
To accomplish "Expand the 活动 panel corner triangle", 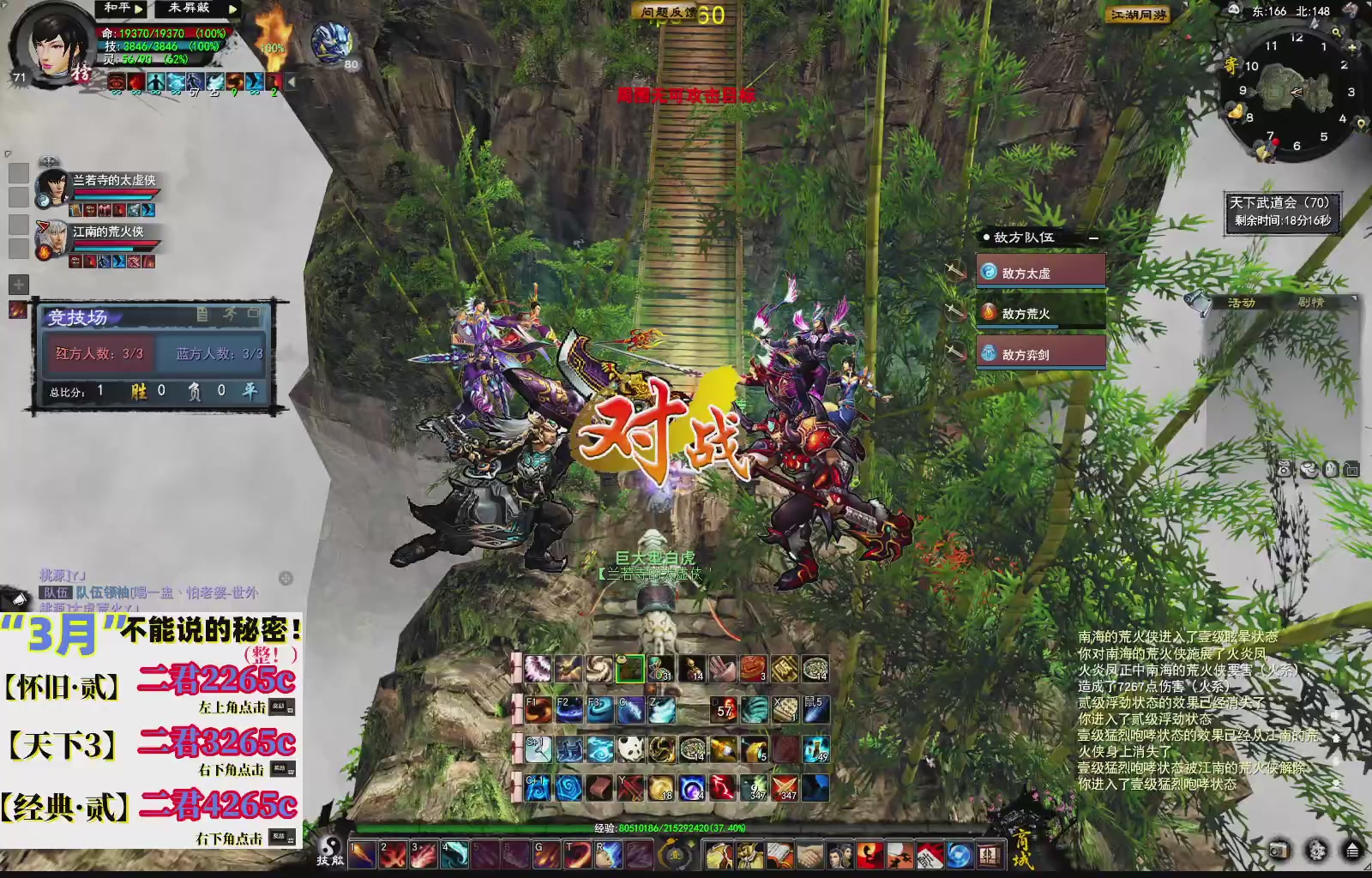I will 1355,298.
